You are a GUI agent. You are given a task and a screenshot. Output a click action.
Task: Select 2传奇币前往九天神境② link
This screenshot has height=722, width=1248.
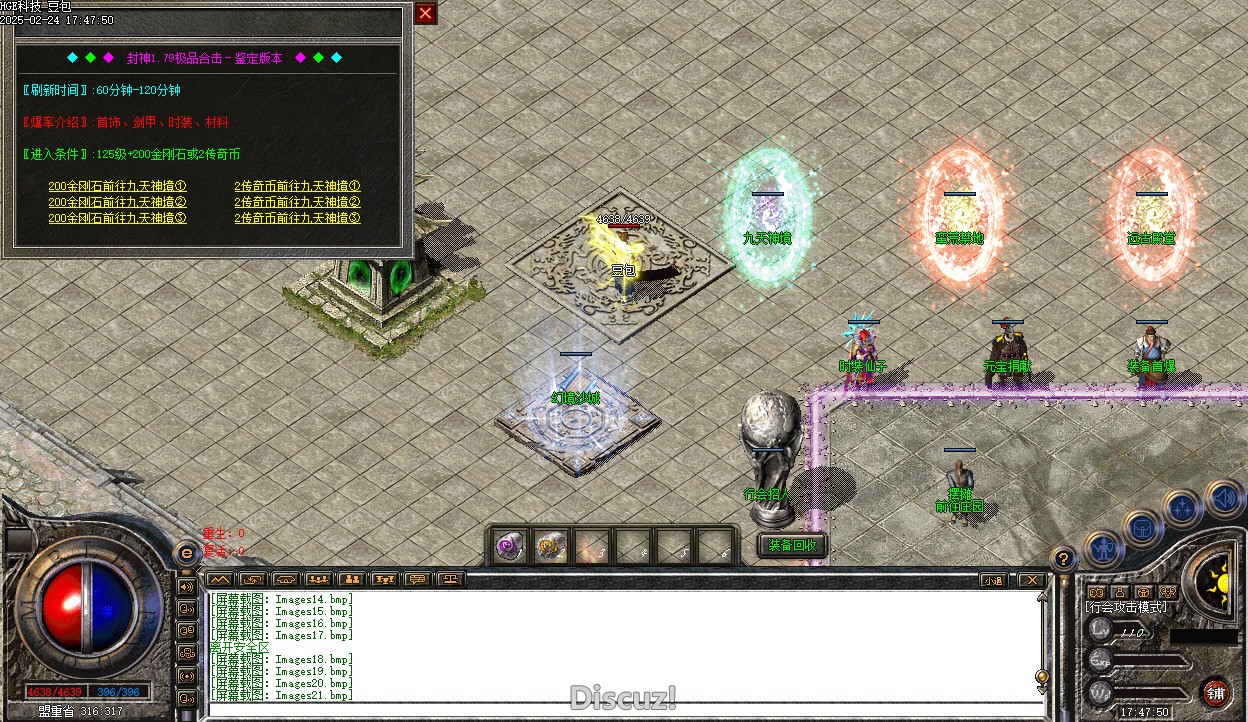[297, 202]
